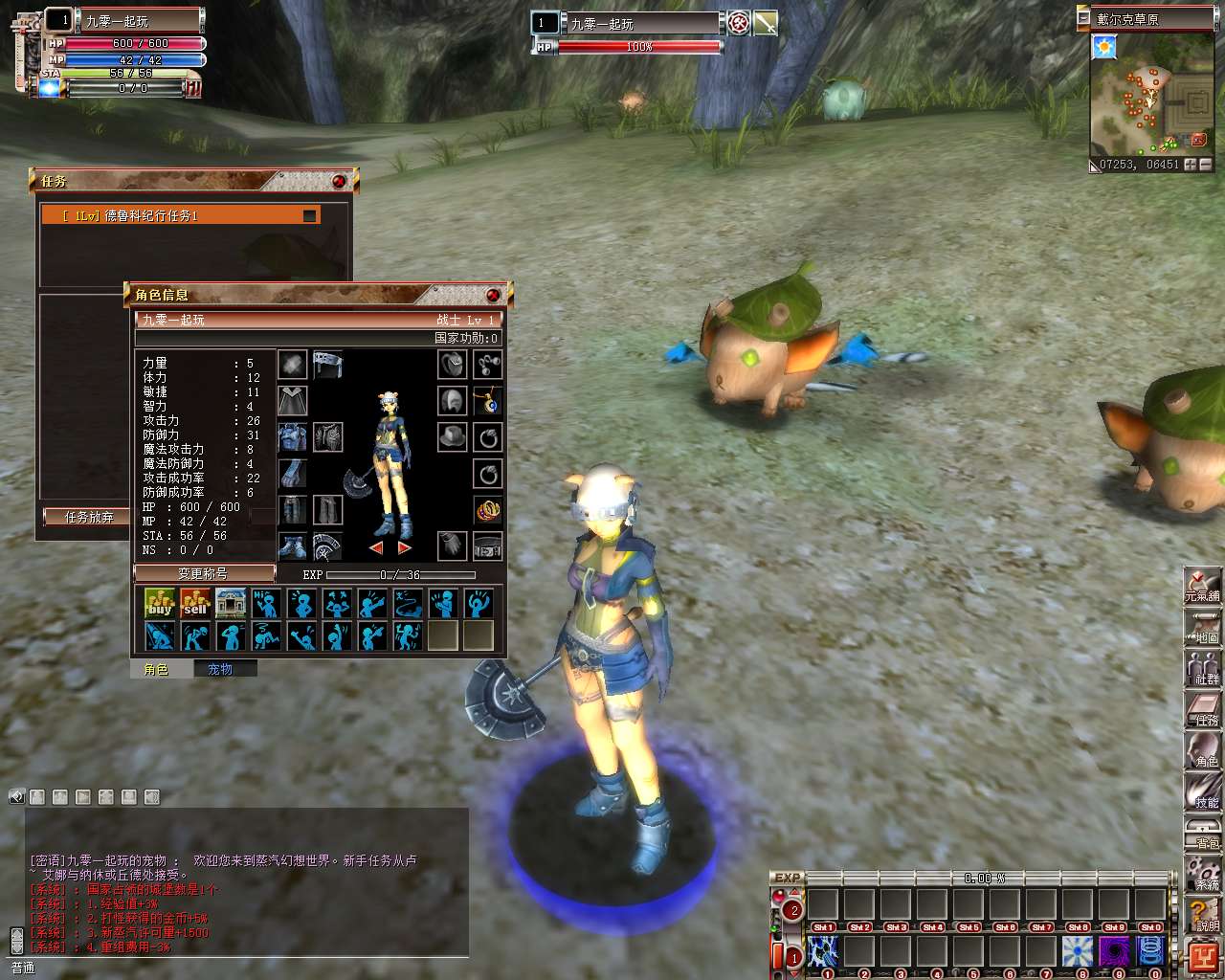
Task: Click the right red arrow to rotate character model
Action: [x=403, y=546]
